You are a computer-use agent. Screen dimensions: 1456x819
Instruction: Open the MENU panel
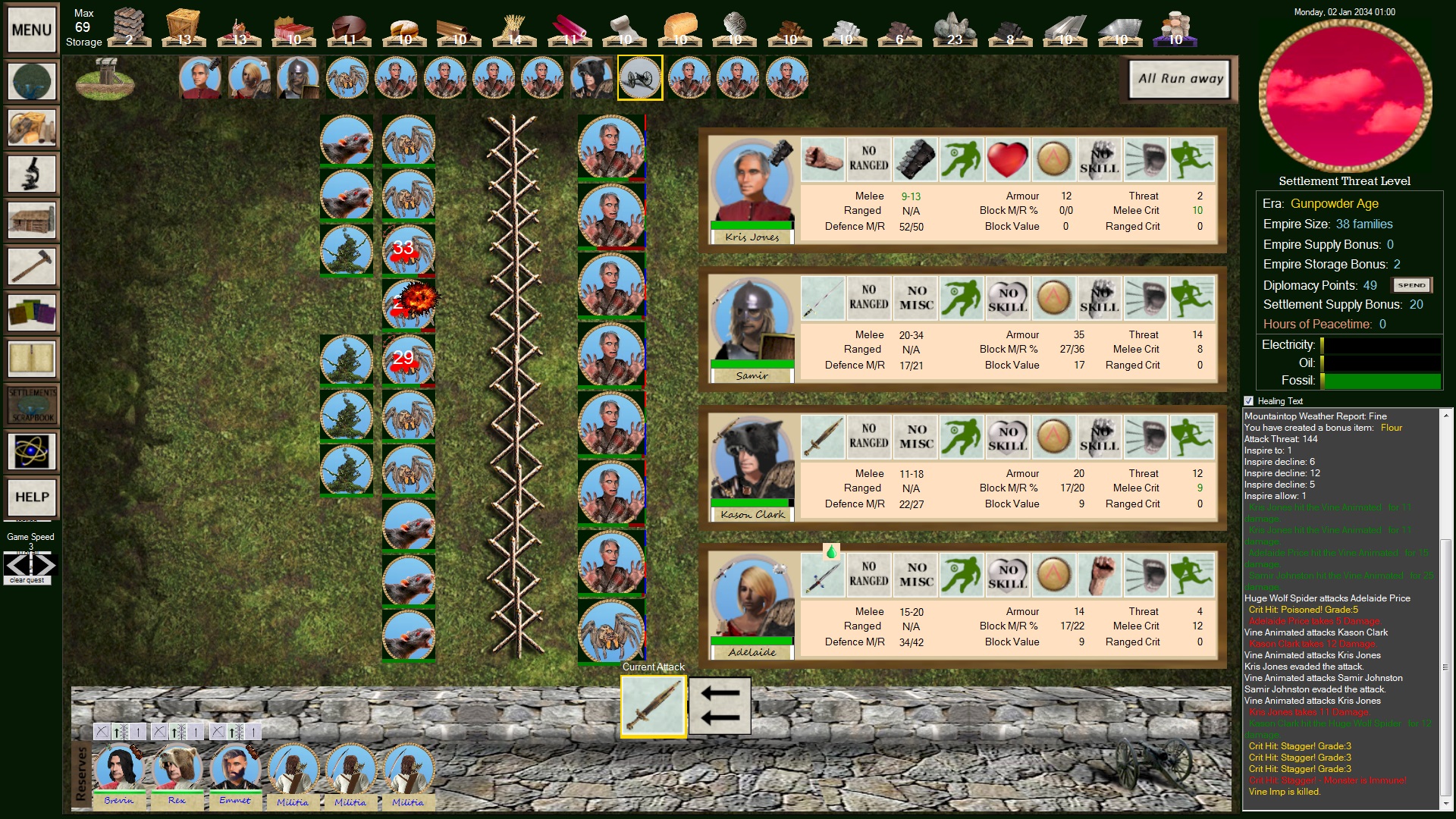(30, 30)
